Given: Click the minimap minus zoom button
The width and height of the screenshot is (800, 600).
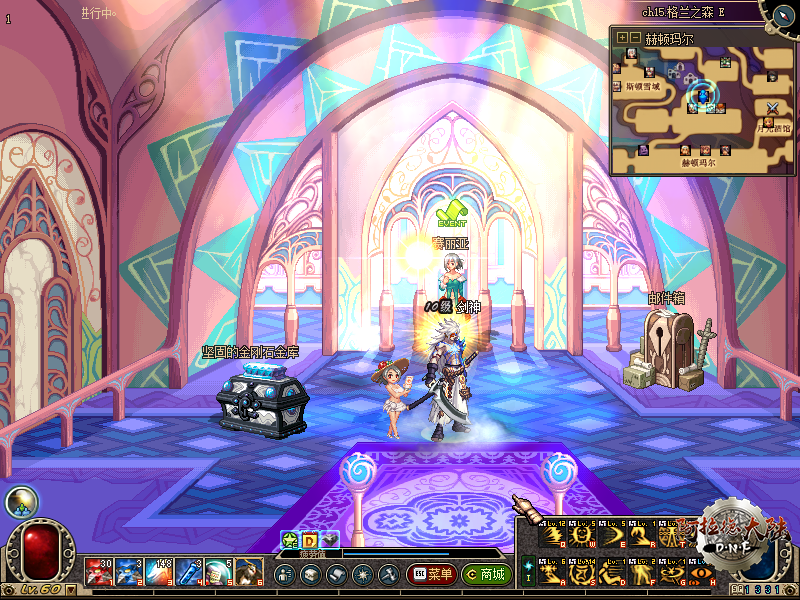Looking at the screenshot, I should point(635,37).
